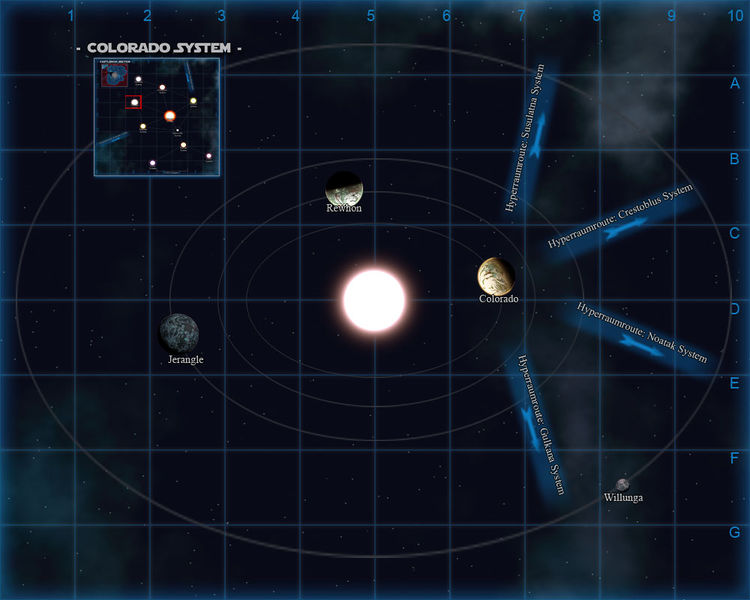This screenshot has height=600, width=750.
Task: Select planet Colorado on the system map
Action: pyautogui.click(x=496, y=275)
